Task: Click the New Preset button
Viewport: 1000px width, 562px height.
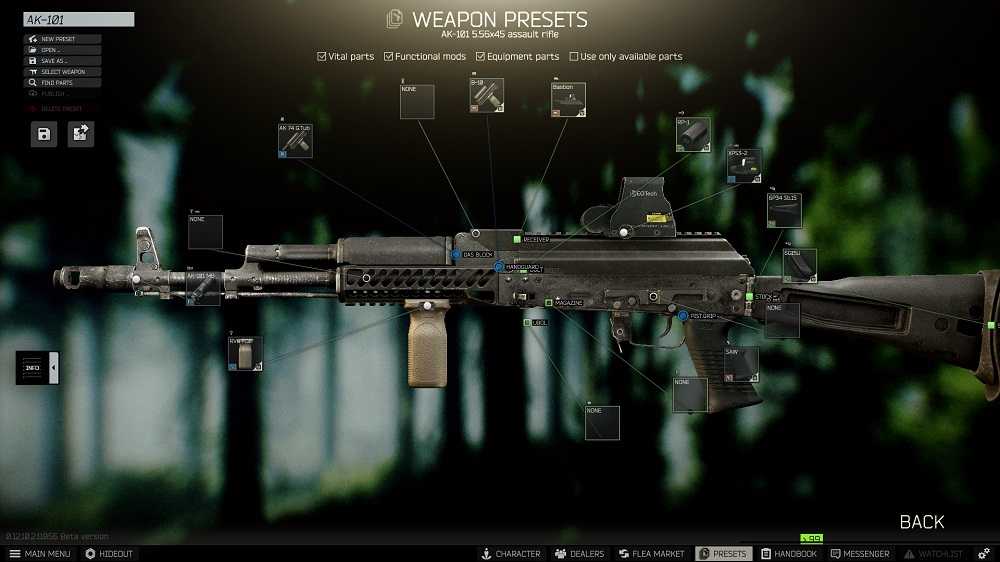Action: [x=62, y=39]
